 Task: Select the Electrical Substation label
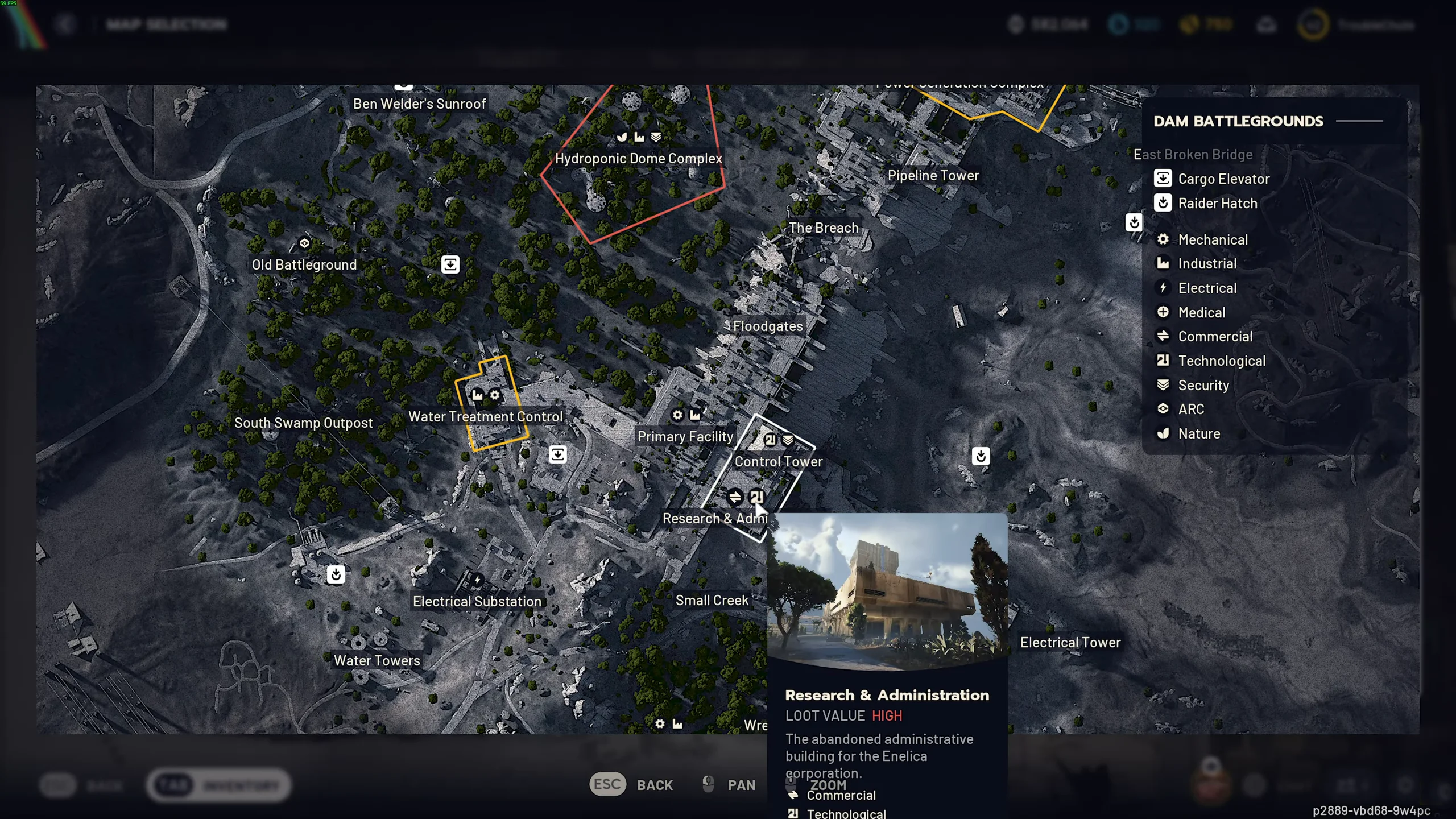[x=477, y=601]
